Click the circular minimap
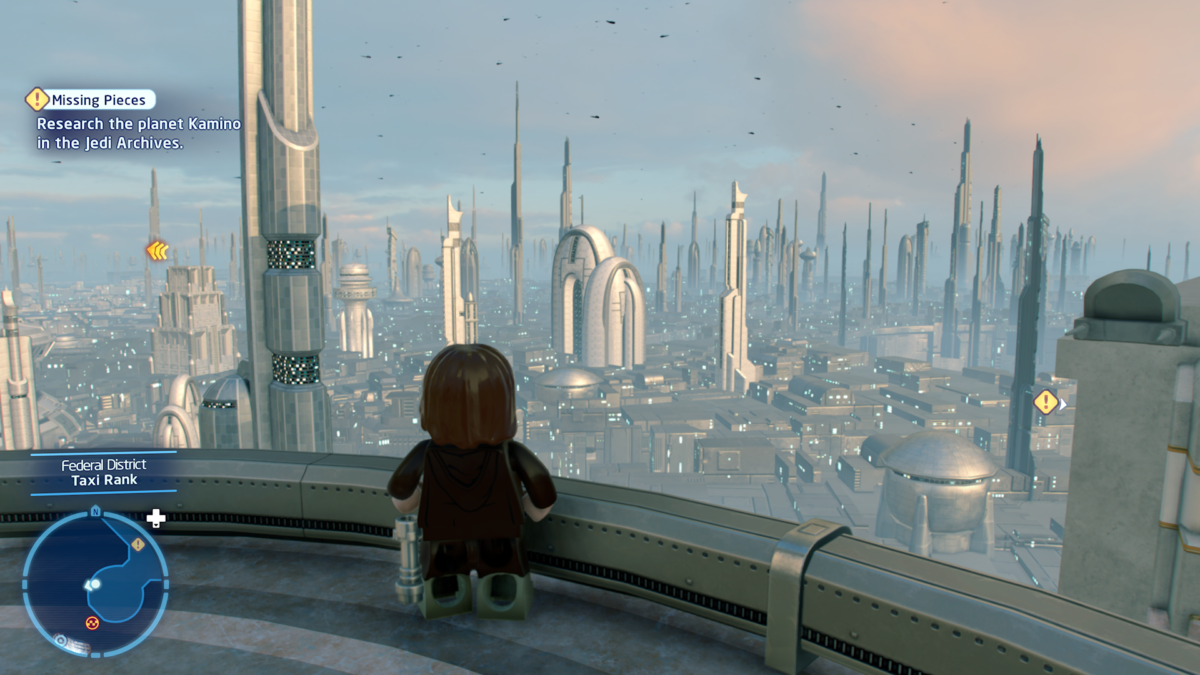Screen dimensions: 1200x675 click(x=95, y=583)
